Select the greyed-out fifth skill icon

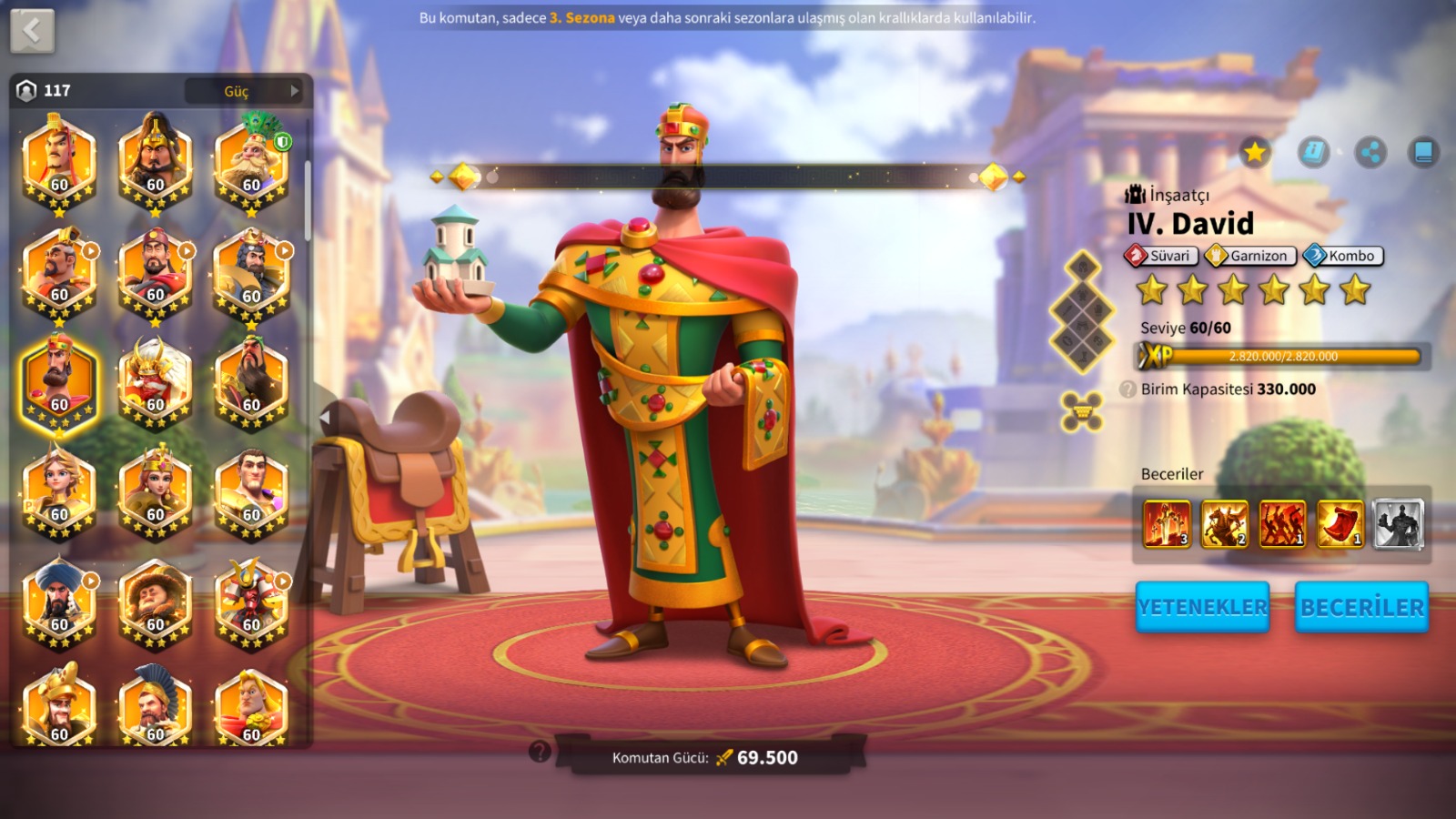1399,524
